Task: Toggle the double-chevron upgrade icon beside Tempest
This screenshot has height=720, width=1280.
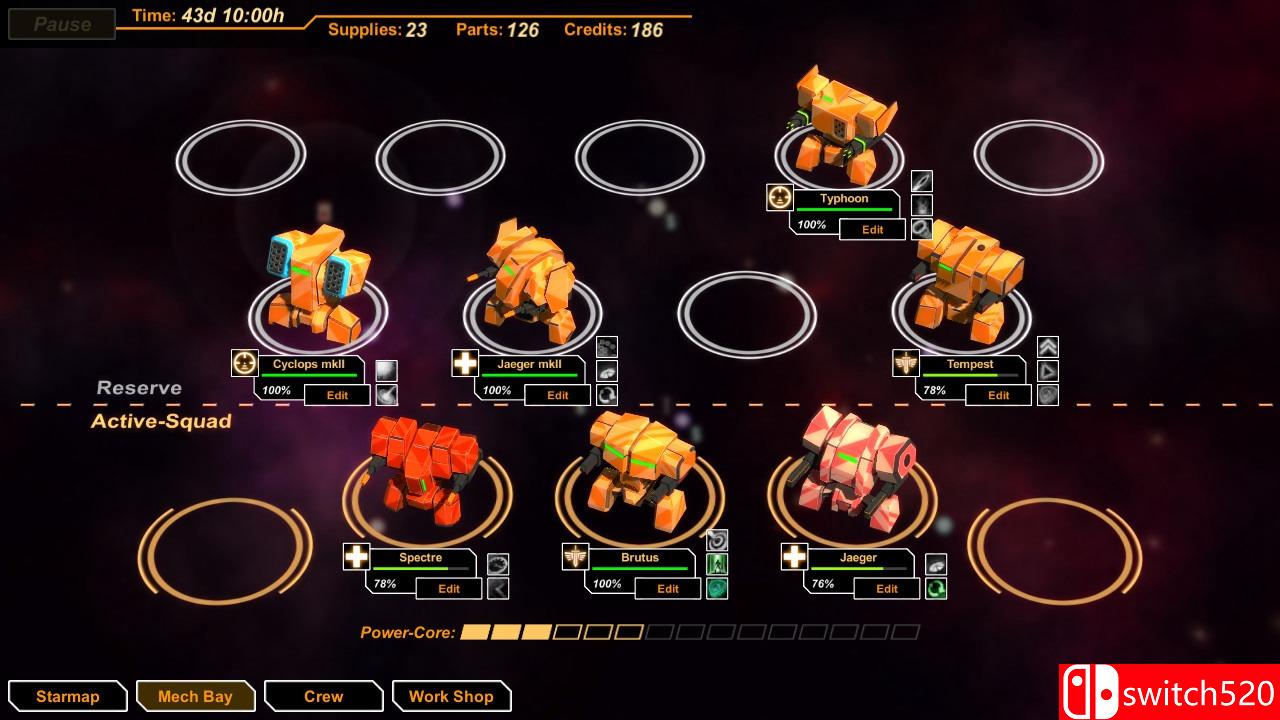Action: (1048, 345)
